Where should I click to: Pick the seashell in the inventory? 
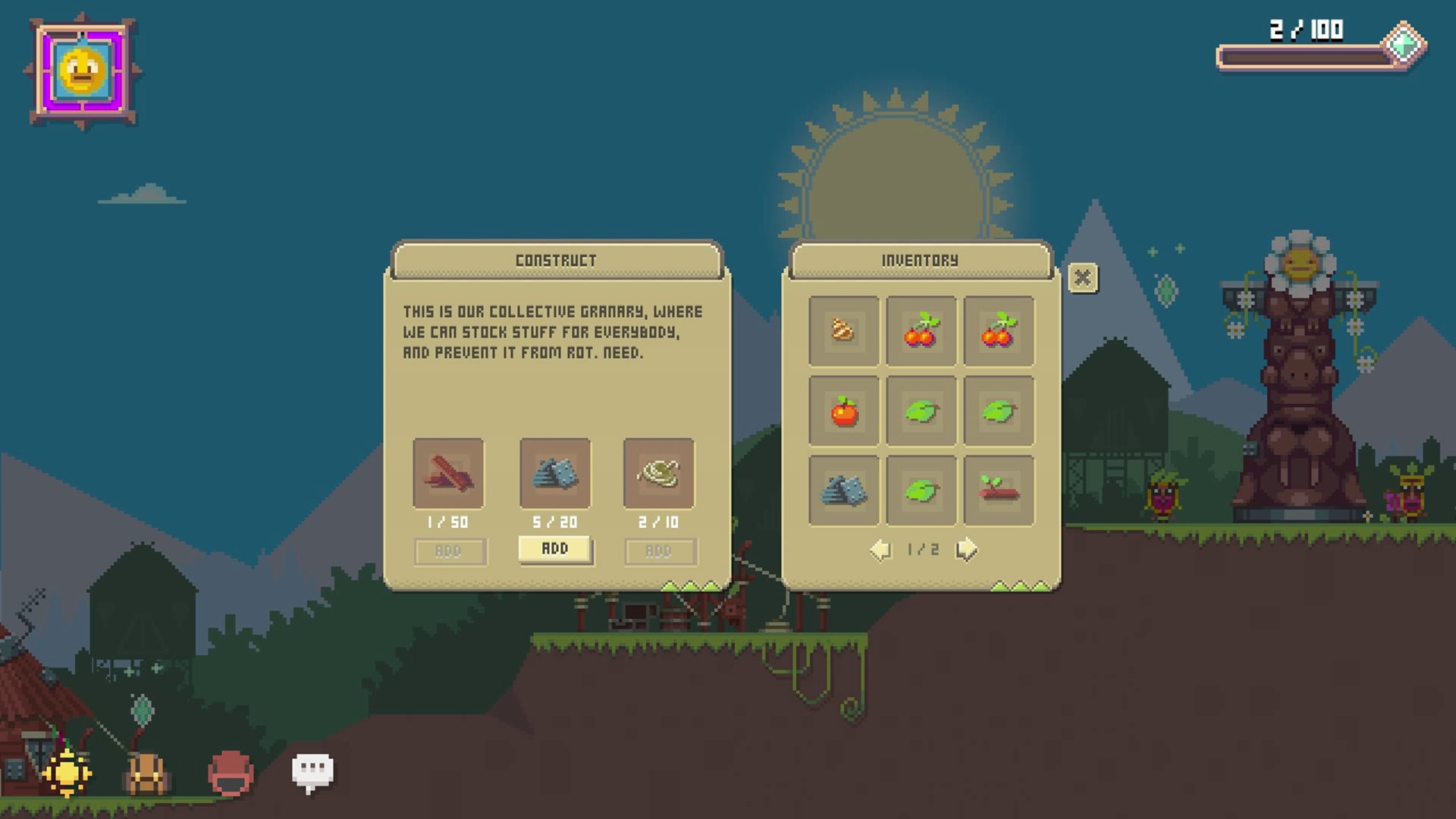click(843, 331)
